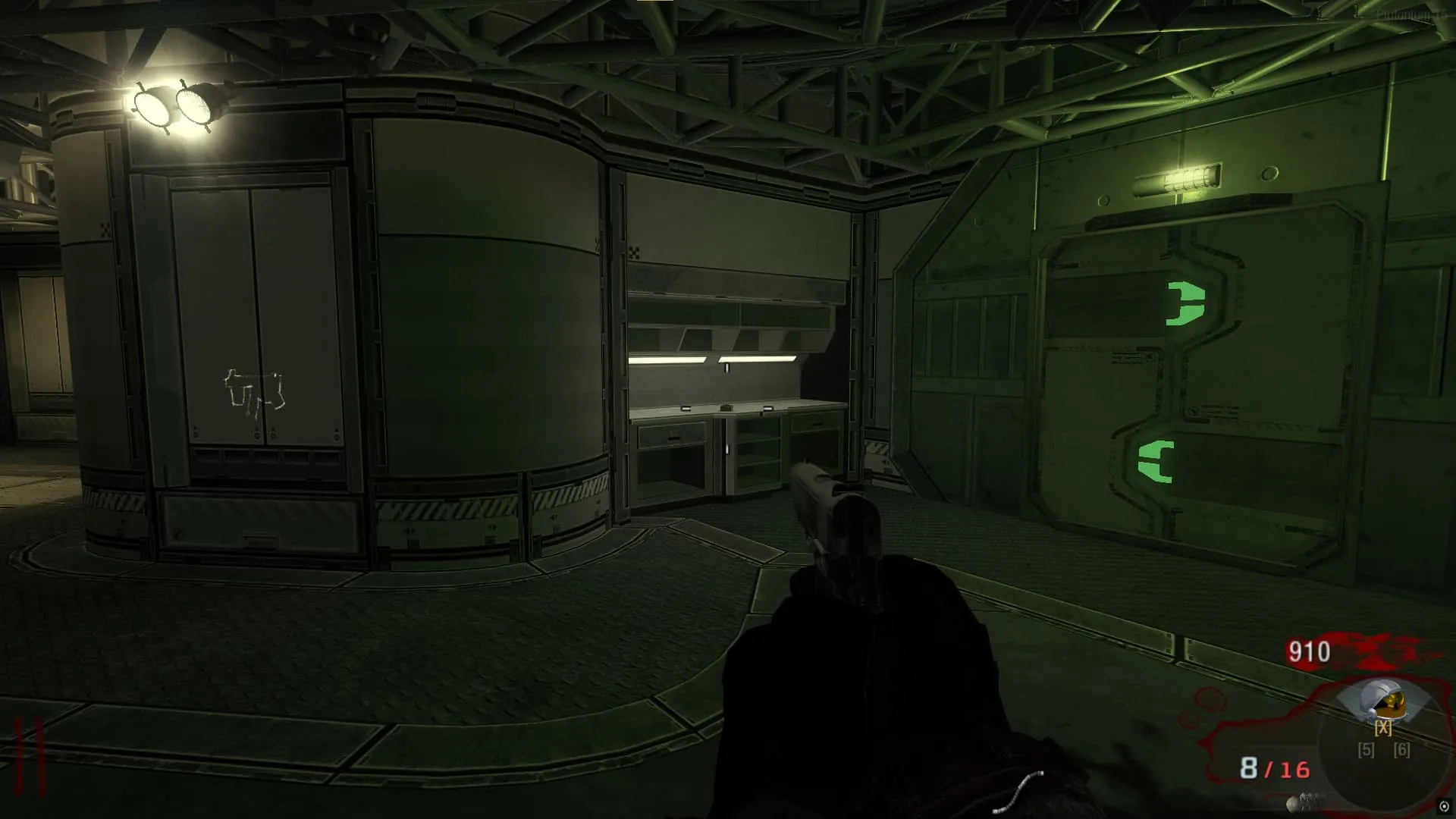Click the small circular overlay icon in the corner
This screenshot has width=1456, height=819.
[1444, 807]
